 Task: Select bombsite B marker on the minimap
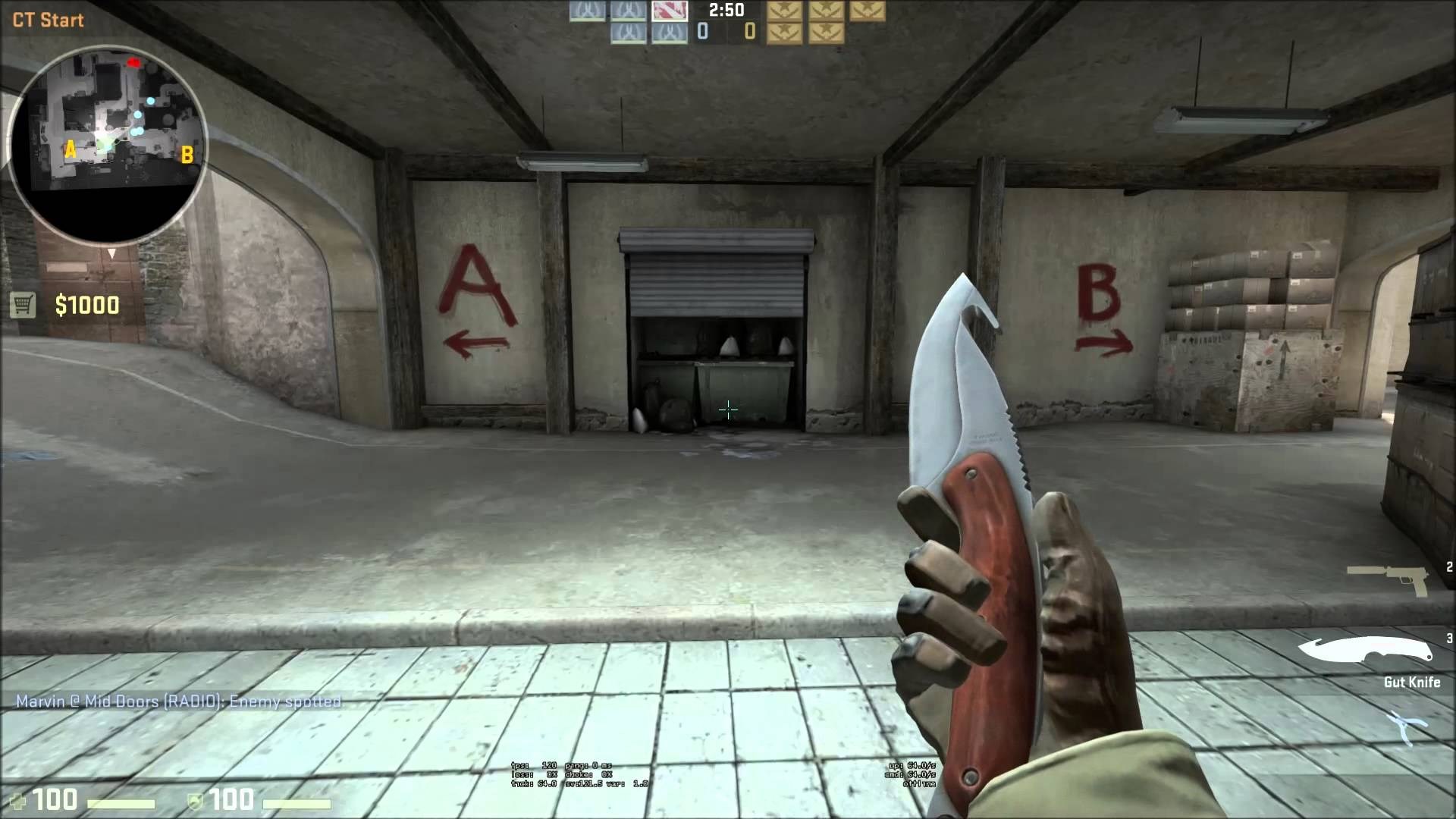(187, 155)
